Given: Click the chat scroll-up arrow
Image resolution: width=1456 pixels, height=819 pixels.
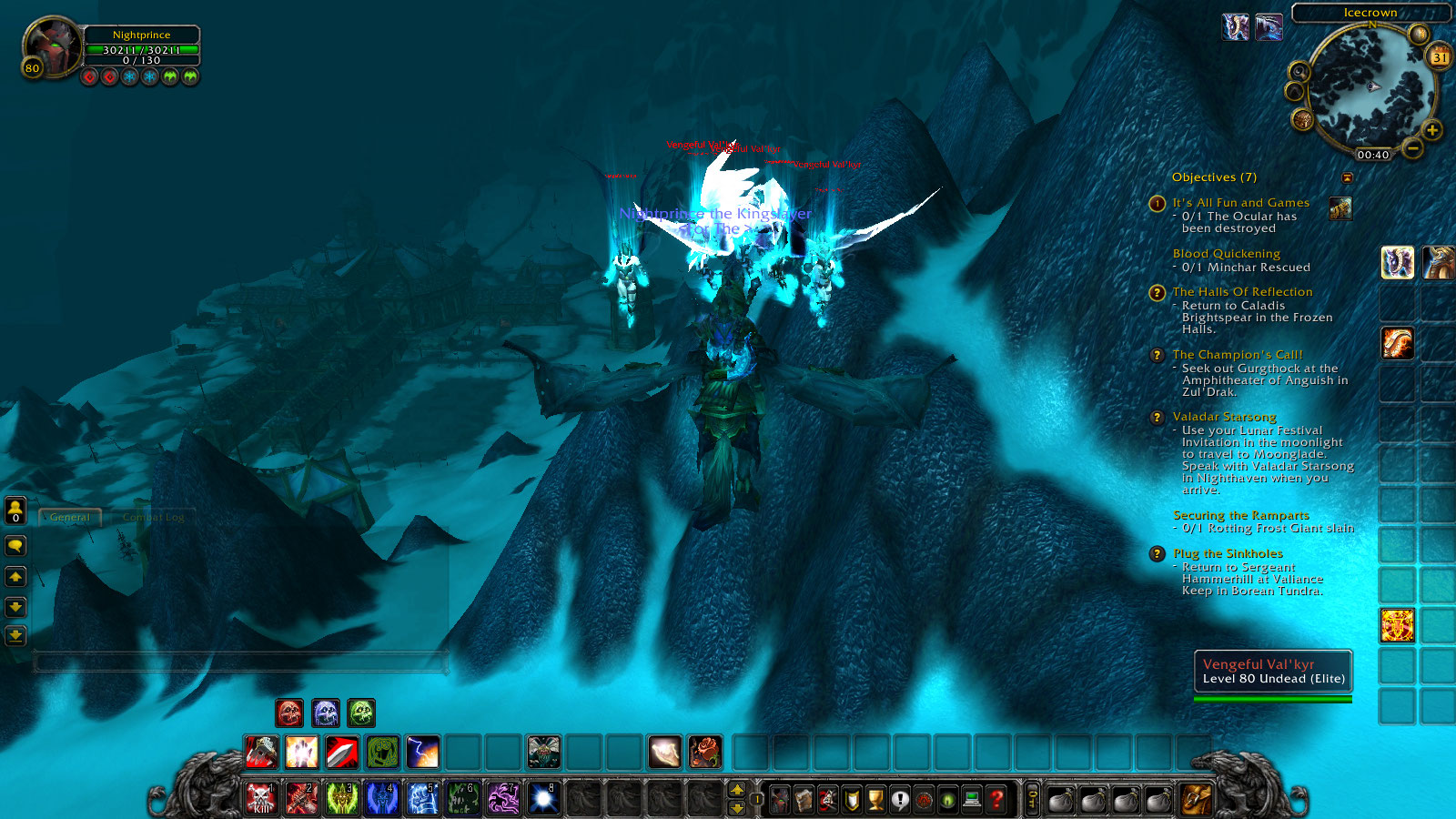Looking at the screenshot, I should click(15, 576).
